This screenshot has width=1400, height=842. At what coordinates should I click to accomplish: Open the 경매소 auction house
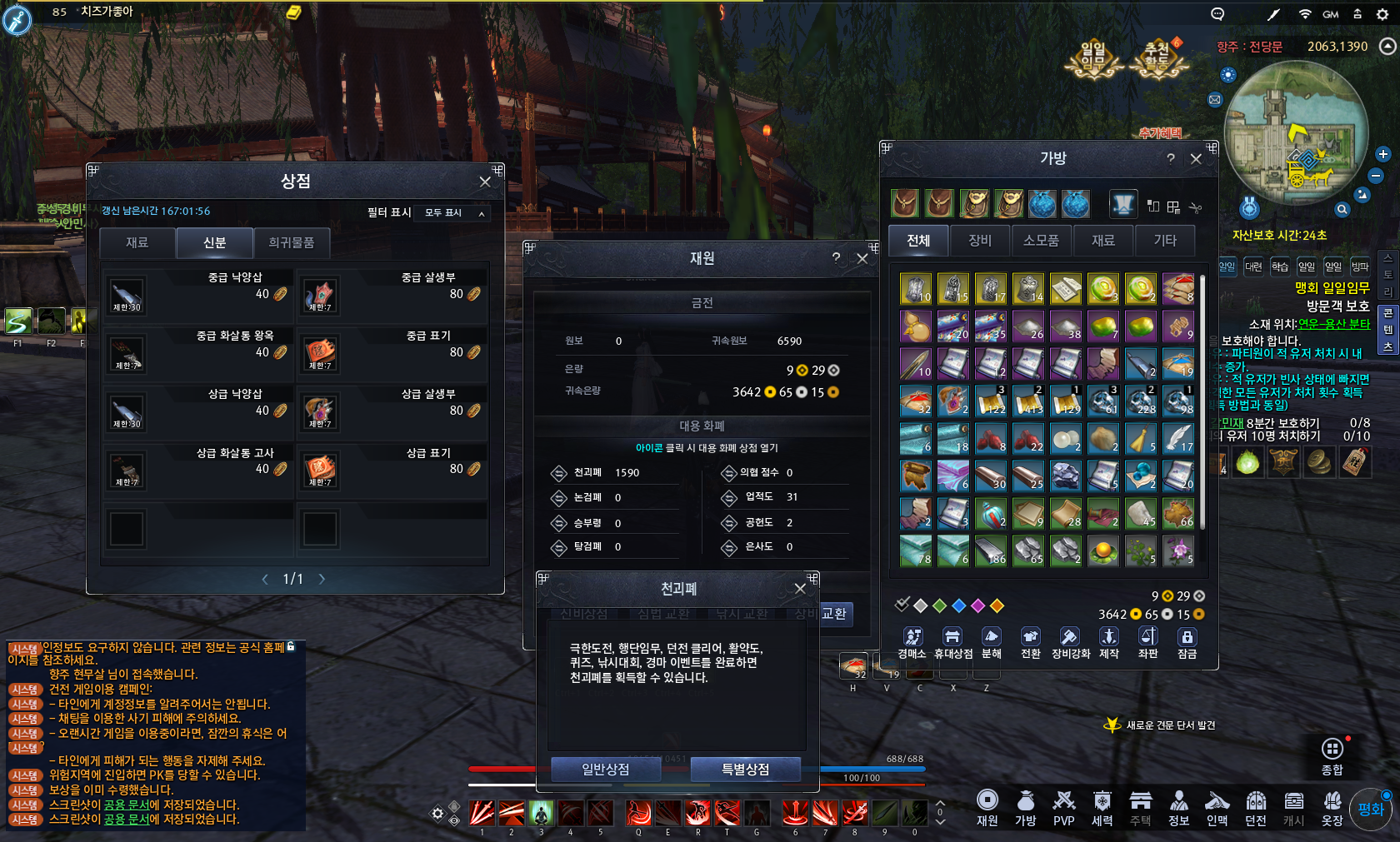tap(912, 642)
